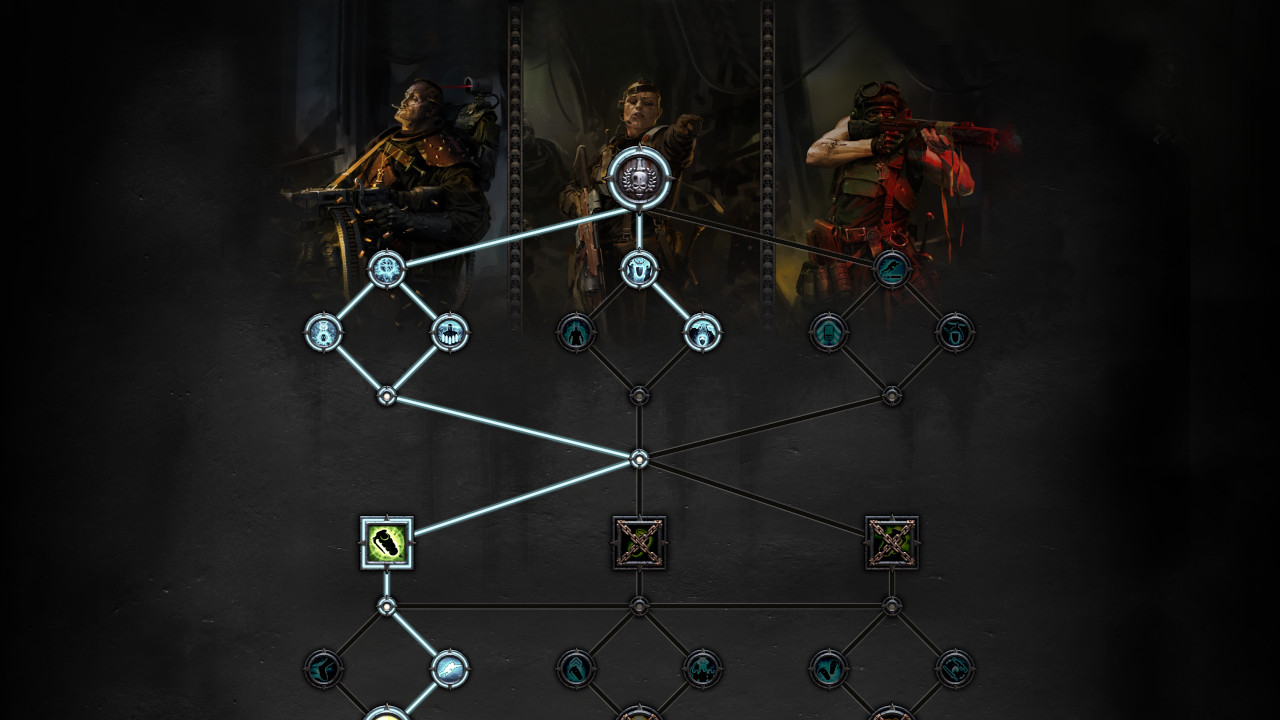Select the white diving-figure mobility talent
The image size is (1280, 720).
click(451, 668)
